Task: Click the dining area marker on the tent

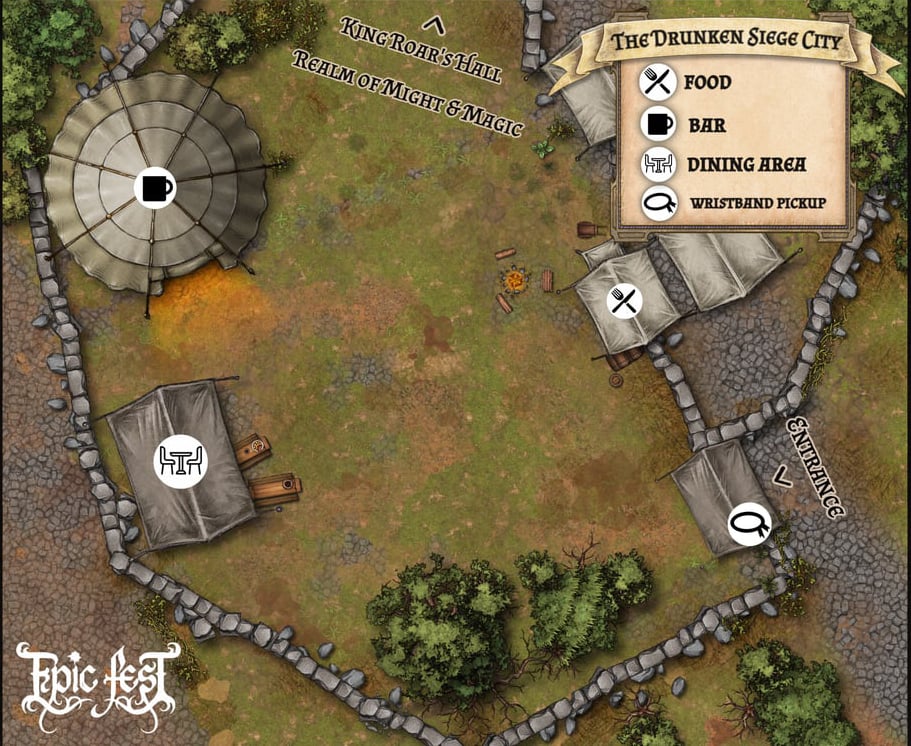Action: (180, 461)
